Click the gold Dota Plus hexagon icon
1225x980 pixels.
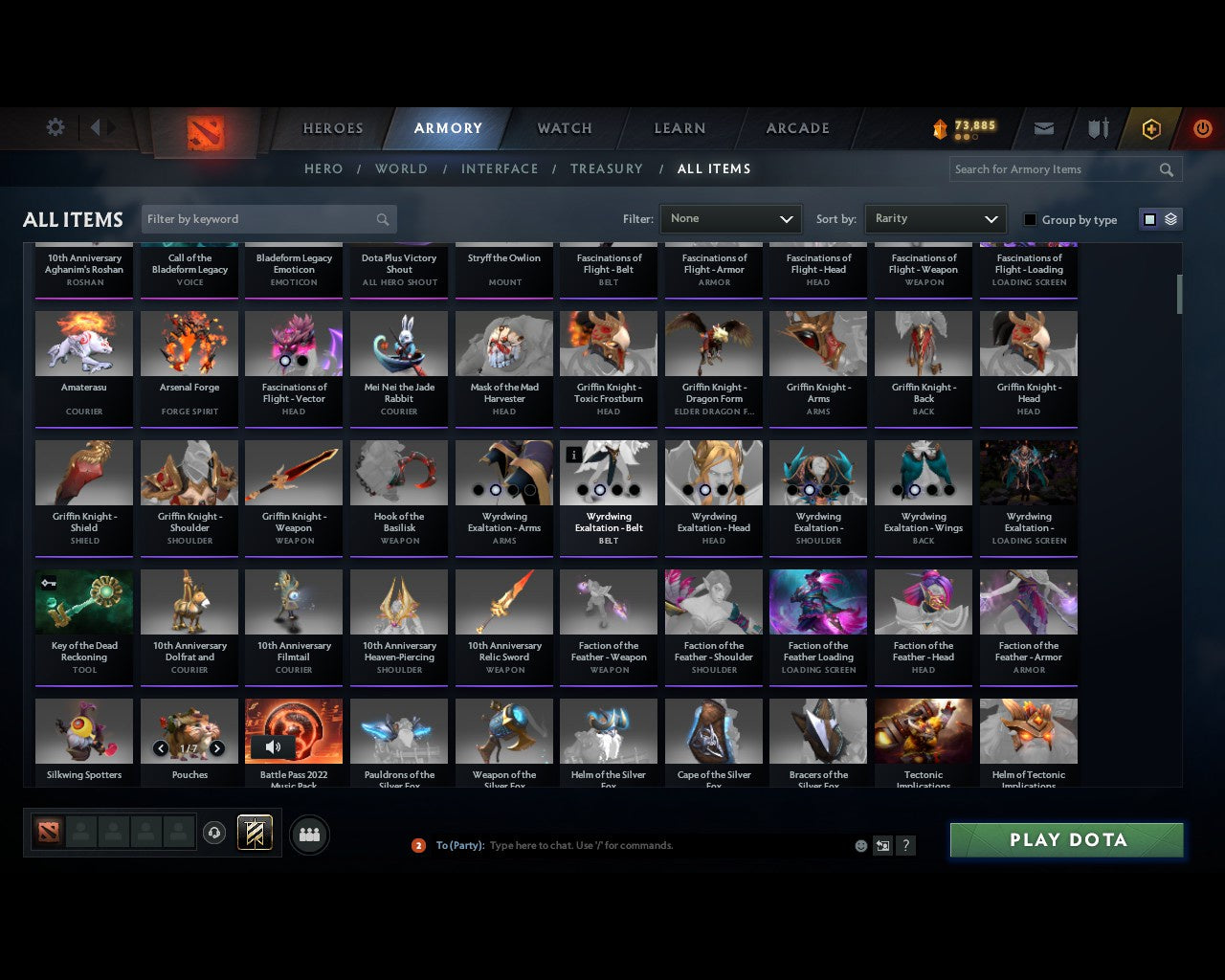coord(1151,128)
